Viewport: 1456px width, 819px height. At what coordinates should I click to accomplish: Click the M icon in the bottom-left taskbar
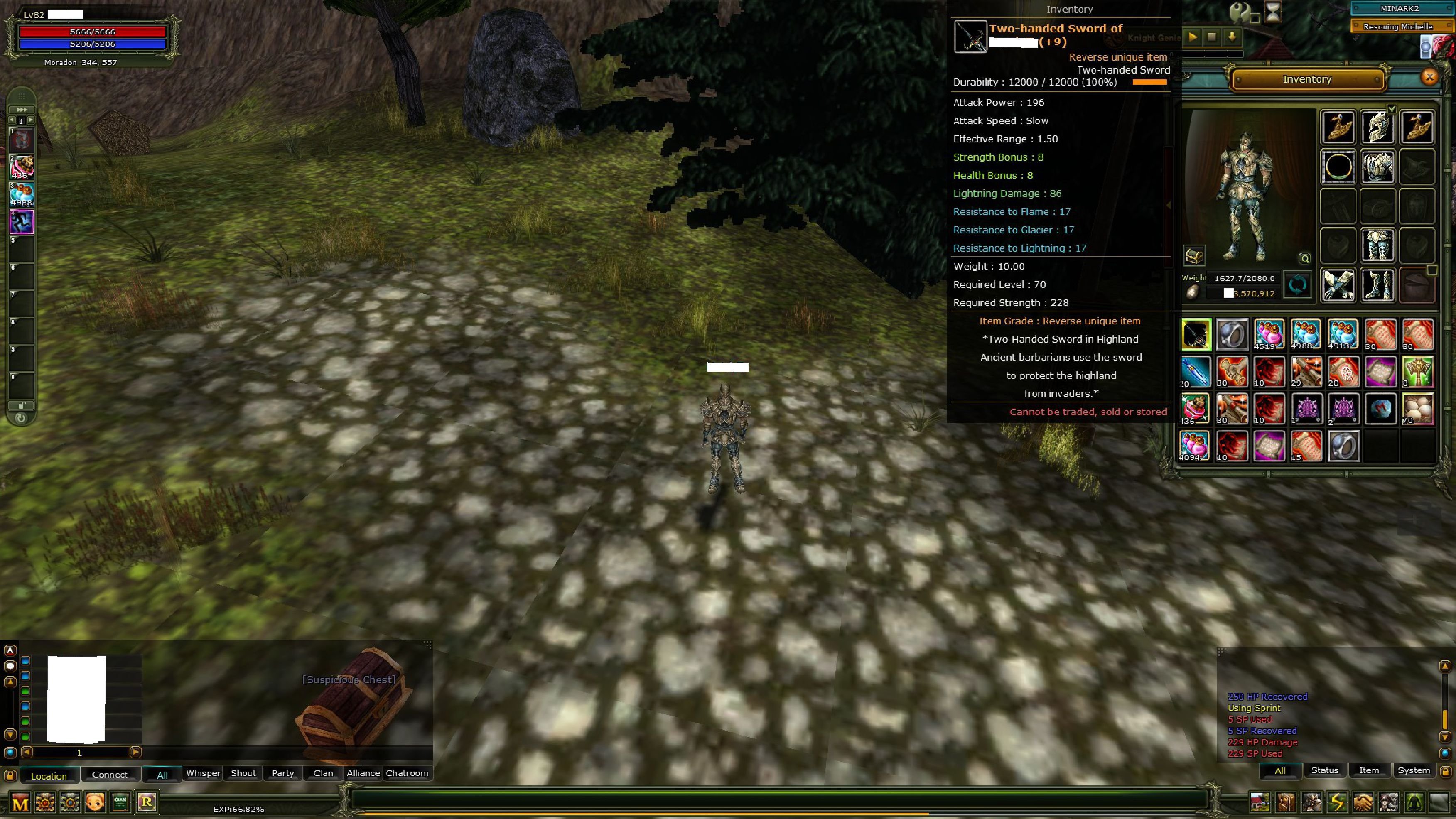coord(20,802)
